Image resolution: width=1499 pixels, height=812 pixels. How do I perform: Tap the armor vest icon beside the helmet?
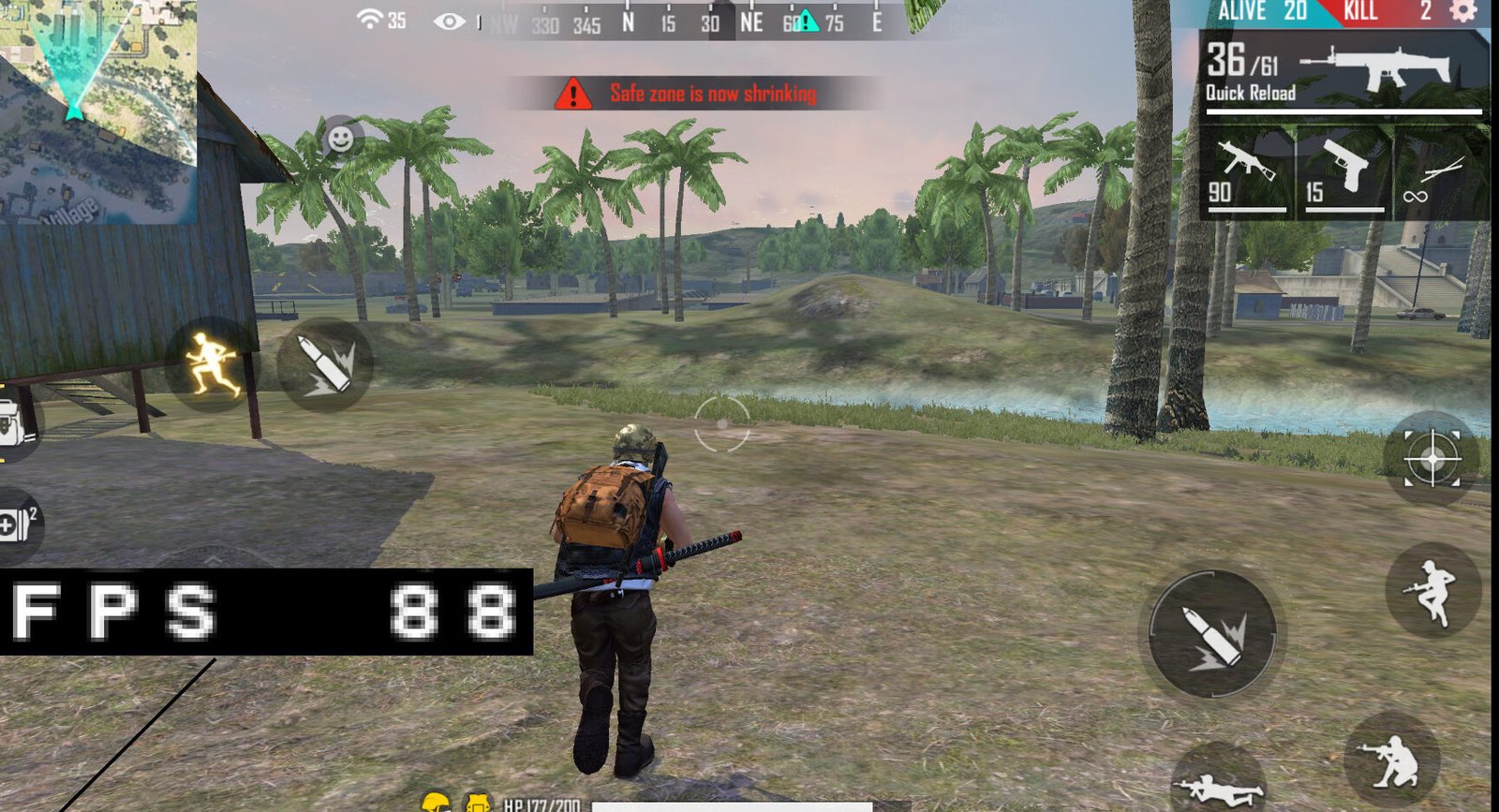tap(476, 801)
